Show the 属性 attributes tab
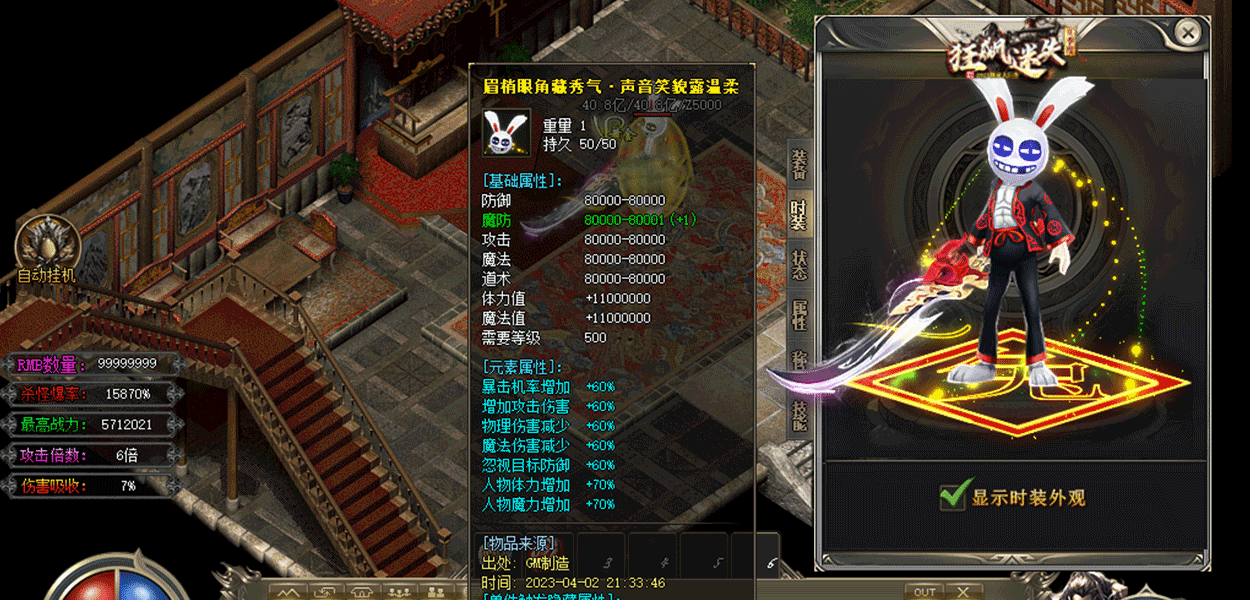The height and width of the screenshot is (600, 1250). click(799, 315)
